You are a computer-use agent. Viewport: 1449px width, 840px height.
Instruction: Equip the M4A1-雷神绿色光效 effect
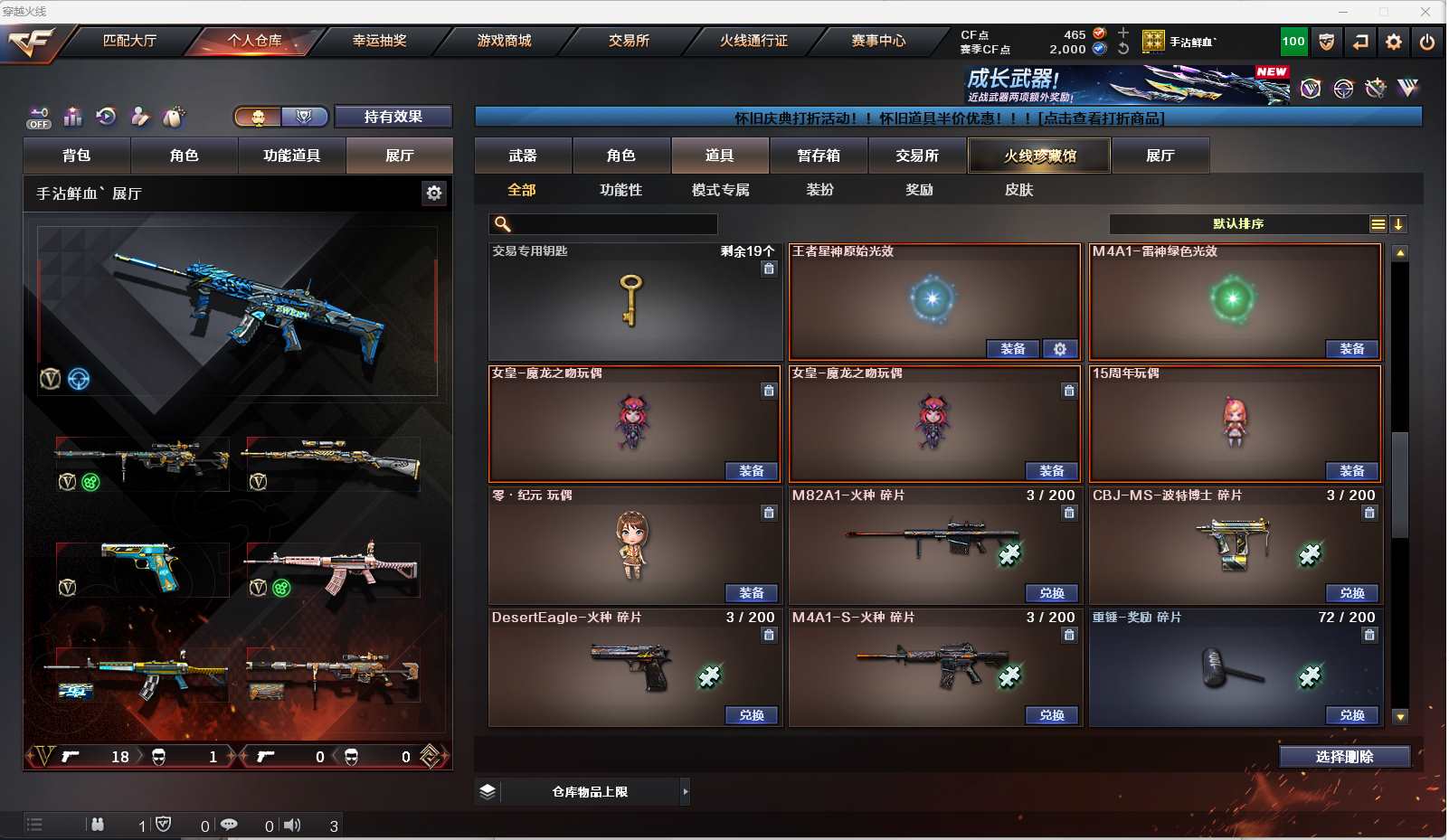point(1351,349)
